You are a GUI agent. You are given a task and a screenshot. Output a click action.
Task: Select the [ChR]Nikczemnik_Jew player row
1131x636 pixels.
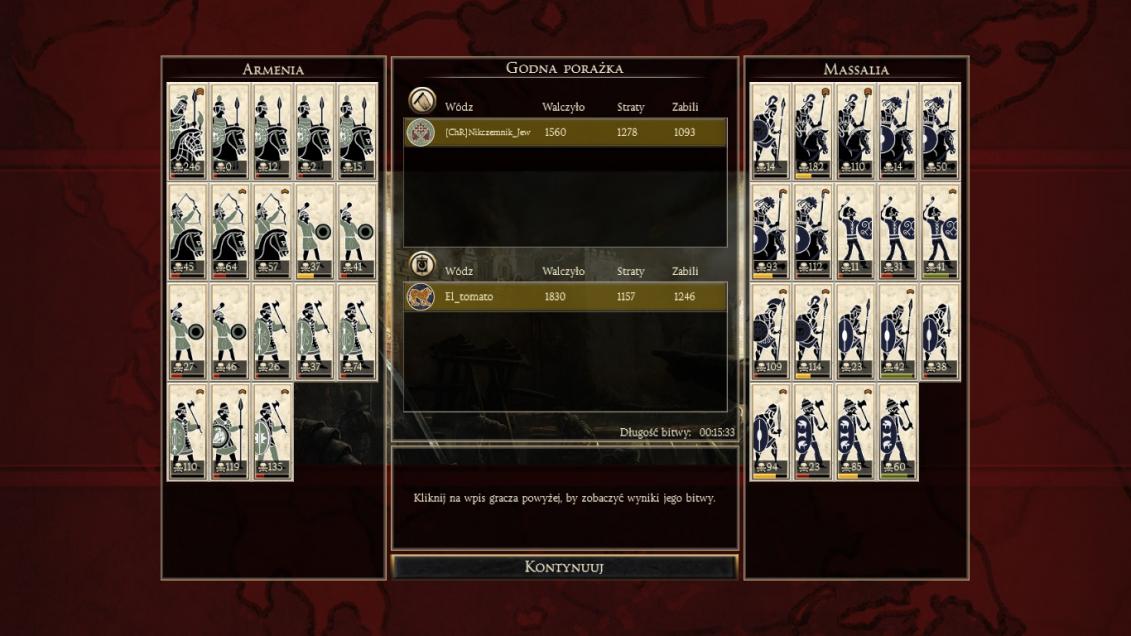(565, 132)
